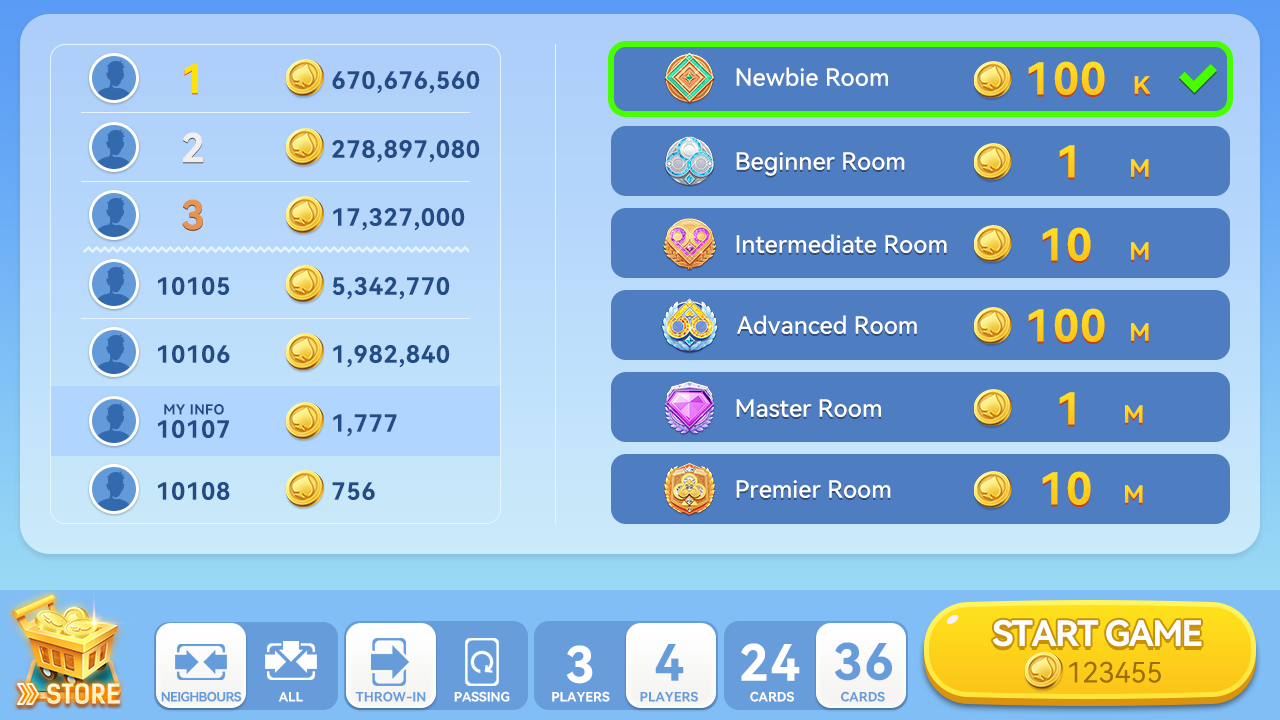This screenshot has height=720, width=1280.
Task: Click the rank 1 player's avatar
Action: pyautogui.click(x=113, y=78)
